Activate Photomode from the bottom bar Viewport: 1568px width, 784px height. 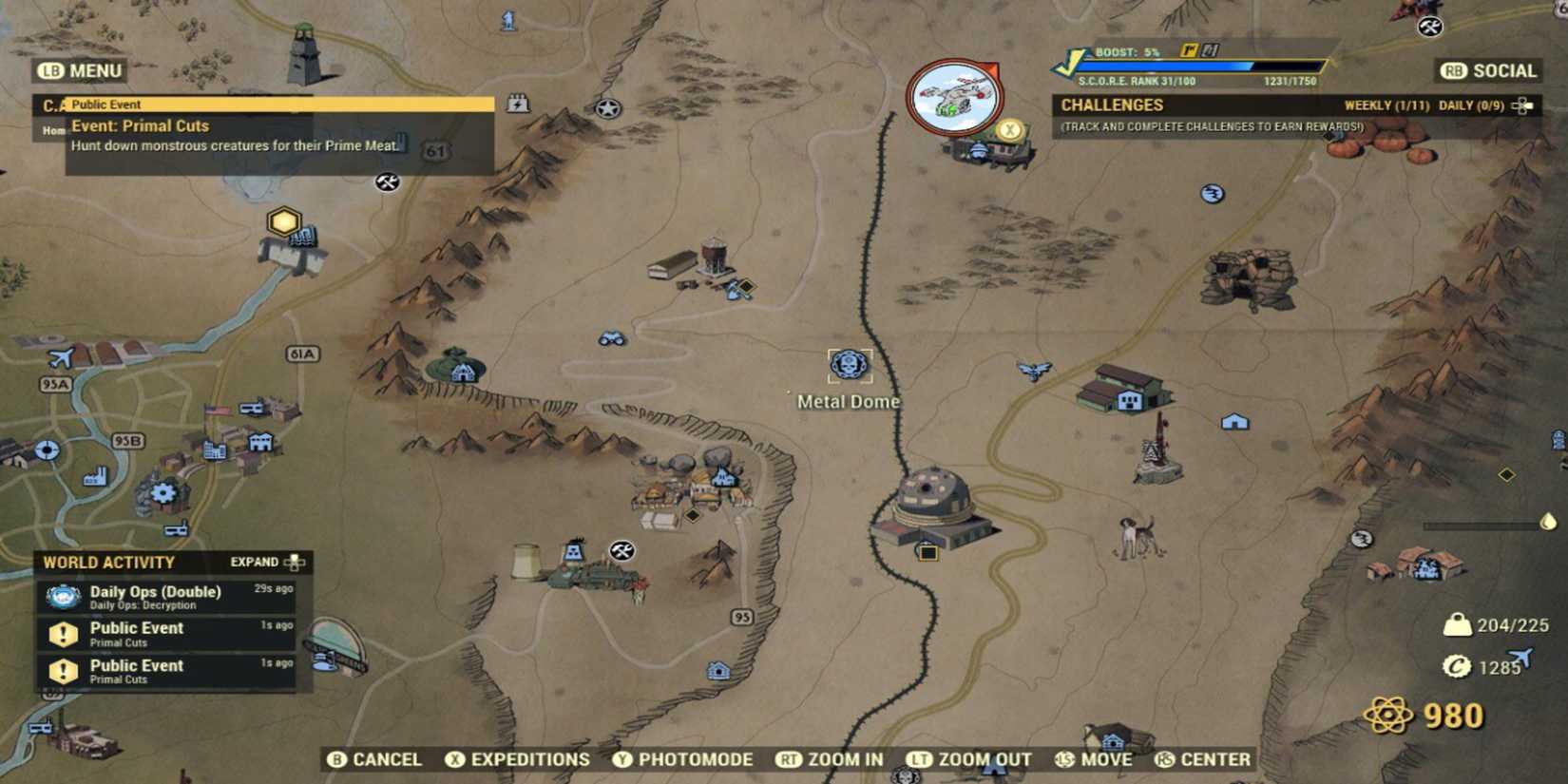click(689, 759)
